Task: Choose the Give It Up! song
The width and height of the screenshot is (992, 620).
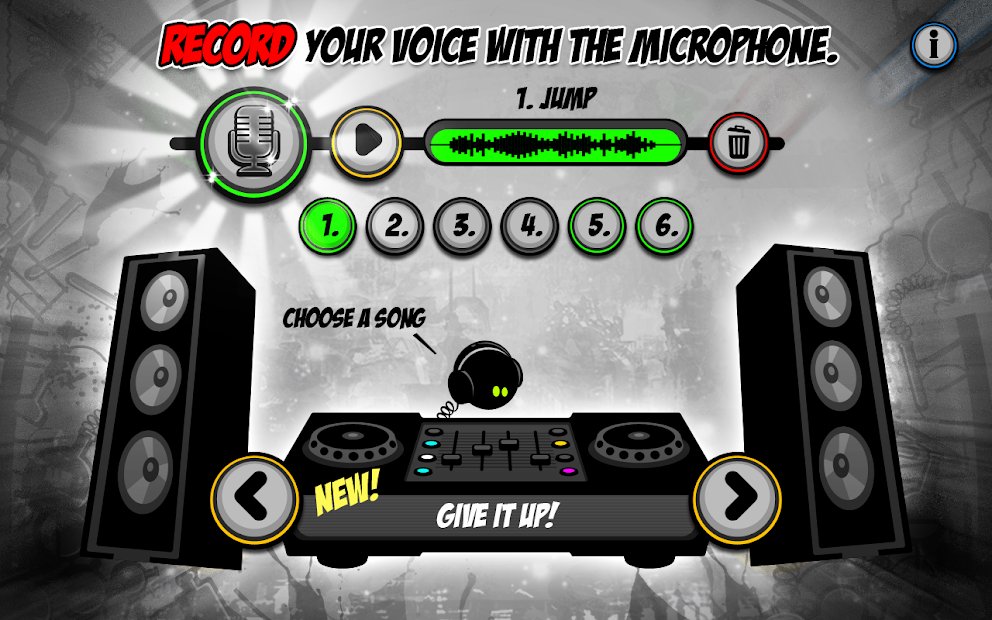Action: coord(497,517)
